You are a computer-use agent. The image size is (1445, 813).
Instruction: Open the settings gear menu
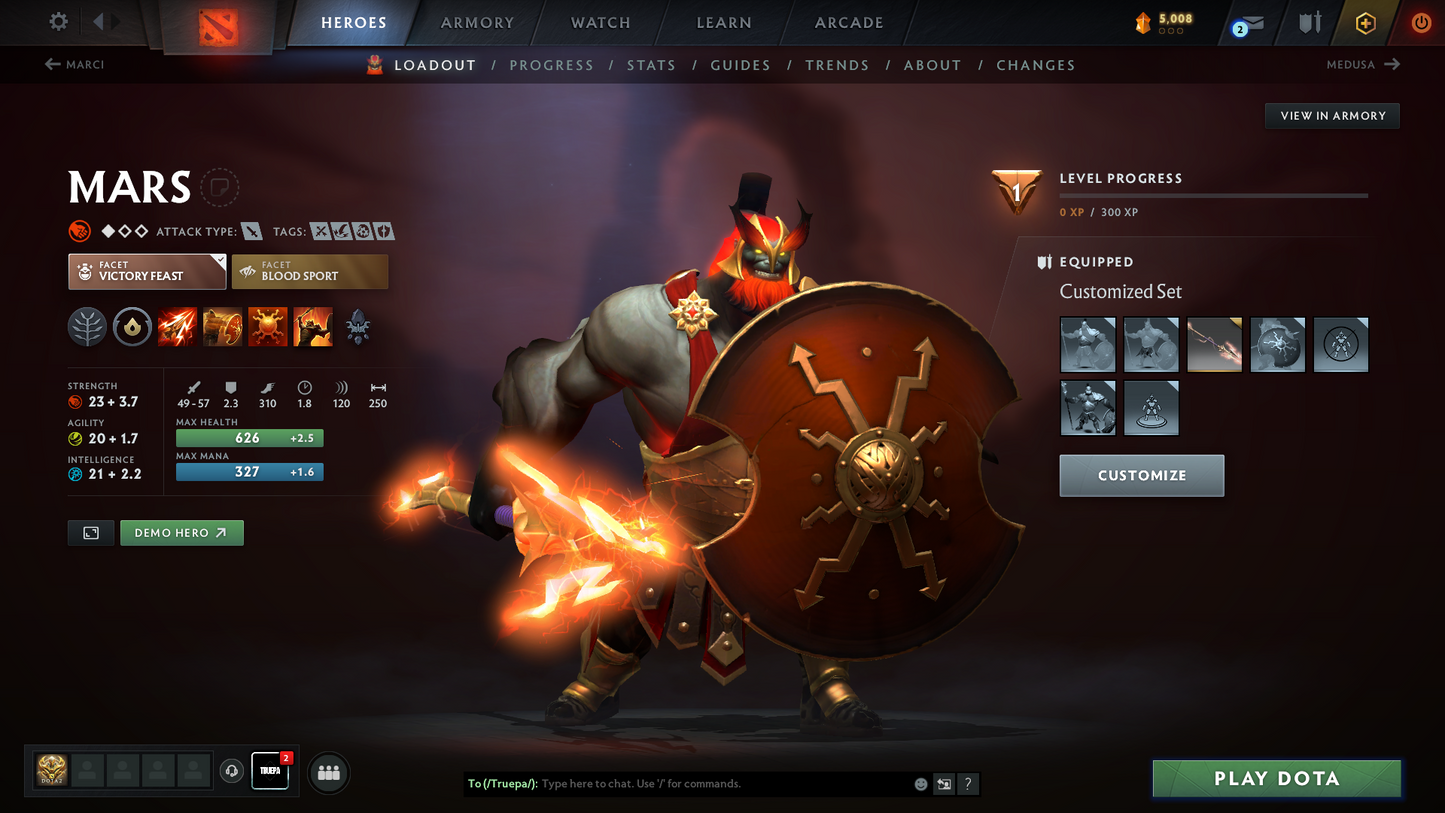(x=58, y=21)
